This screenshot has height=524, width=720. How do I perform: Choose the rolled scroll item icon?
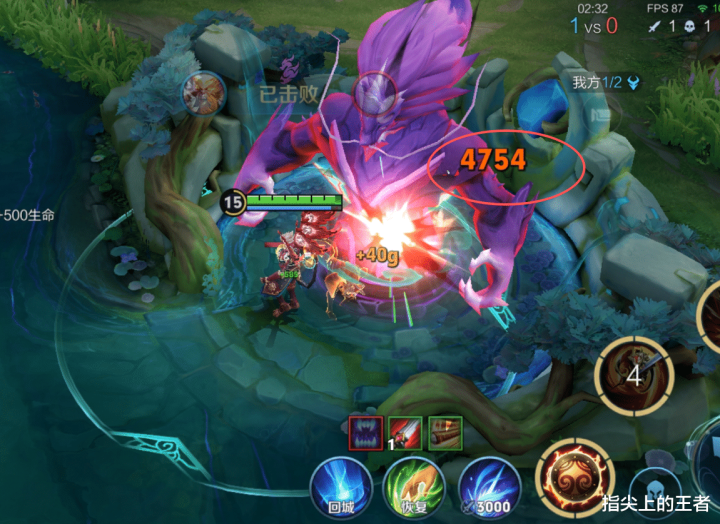pyautogui.click(x=445, y=432)
